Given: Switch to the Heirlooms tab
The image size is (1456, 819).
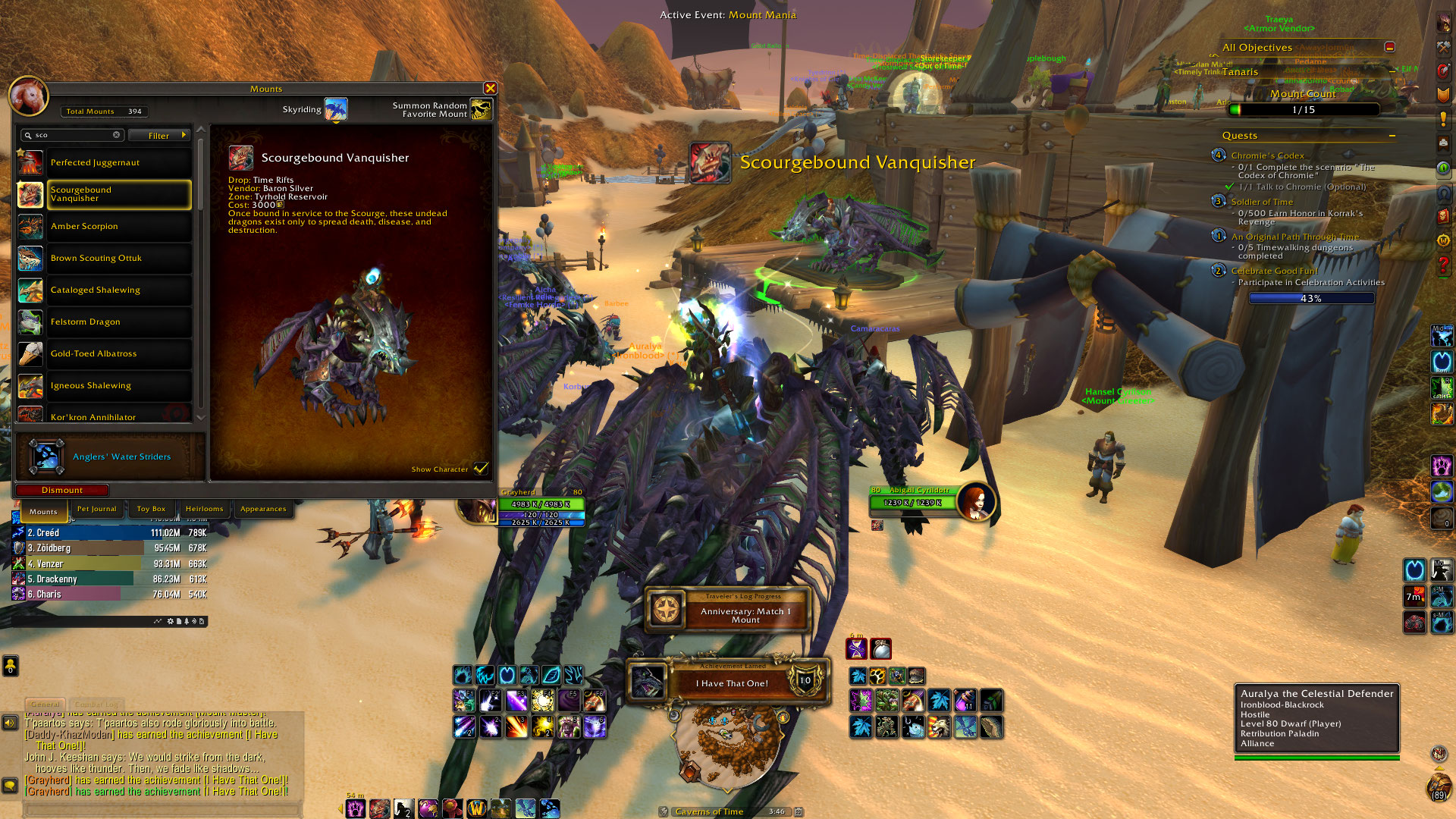Looking at the screenshot, I should (x=204, y=509).
